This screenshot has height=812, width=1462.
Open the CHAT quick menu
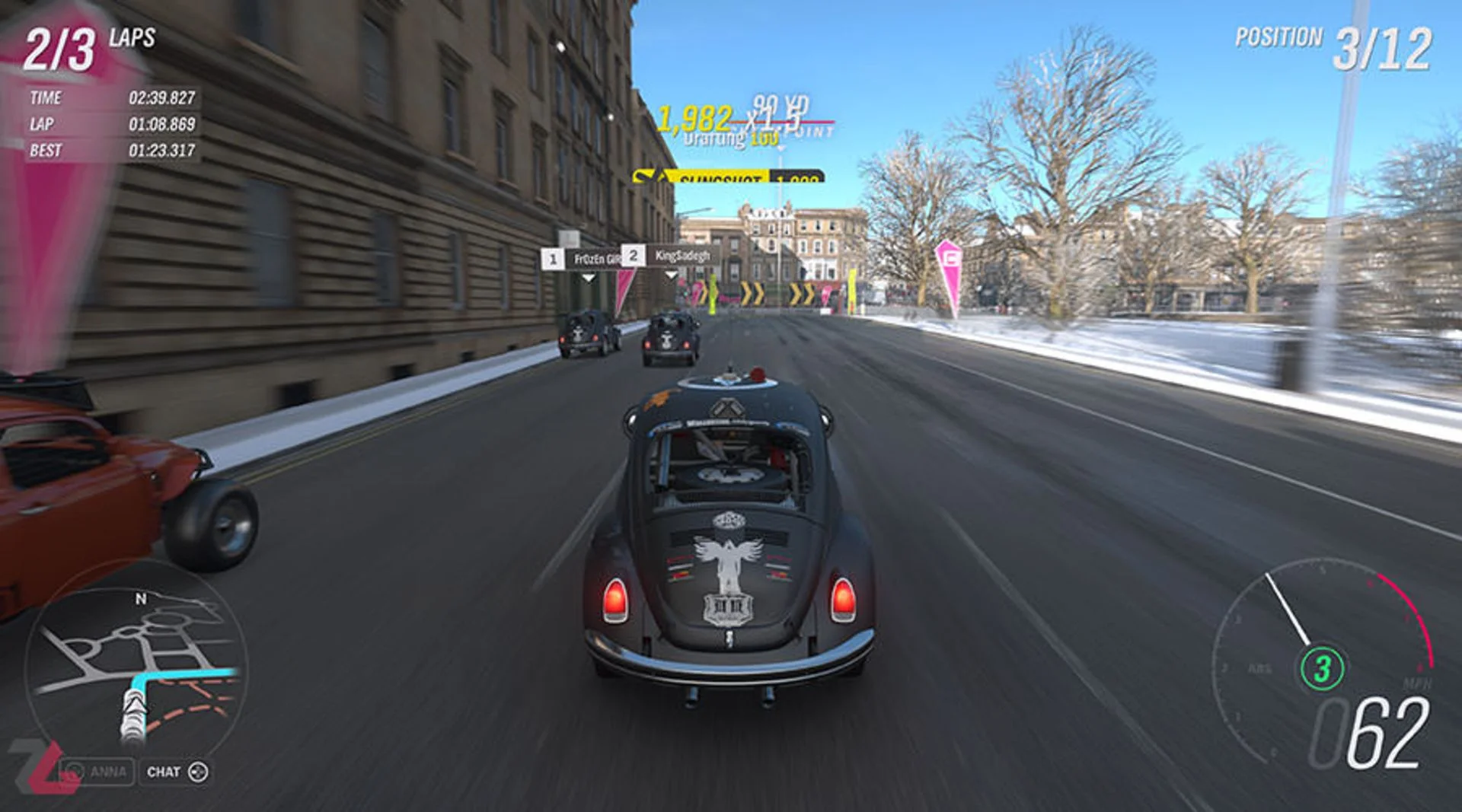tap(177, 772)
